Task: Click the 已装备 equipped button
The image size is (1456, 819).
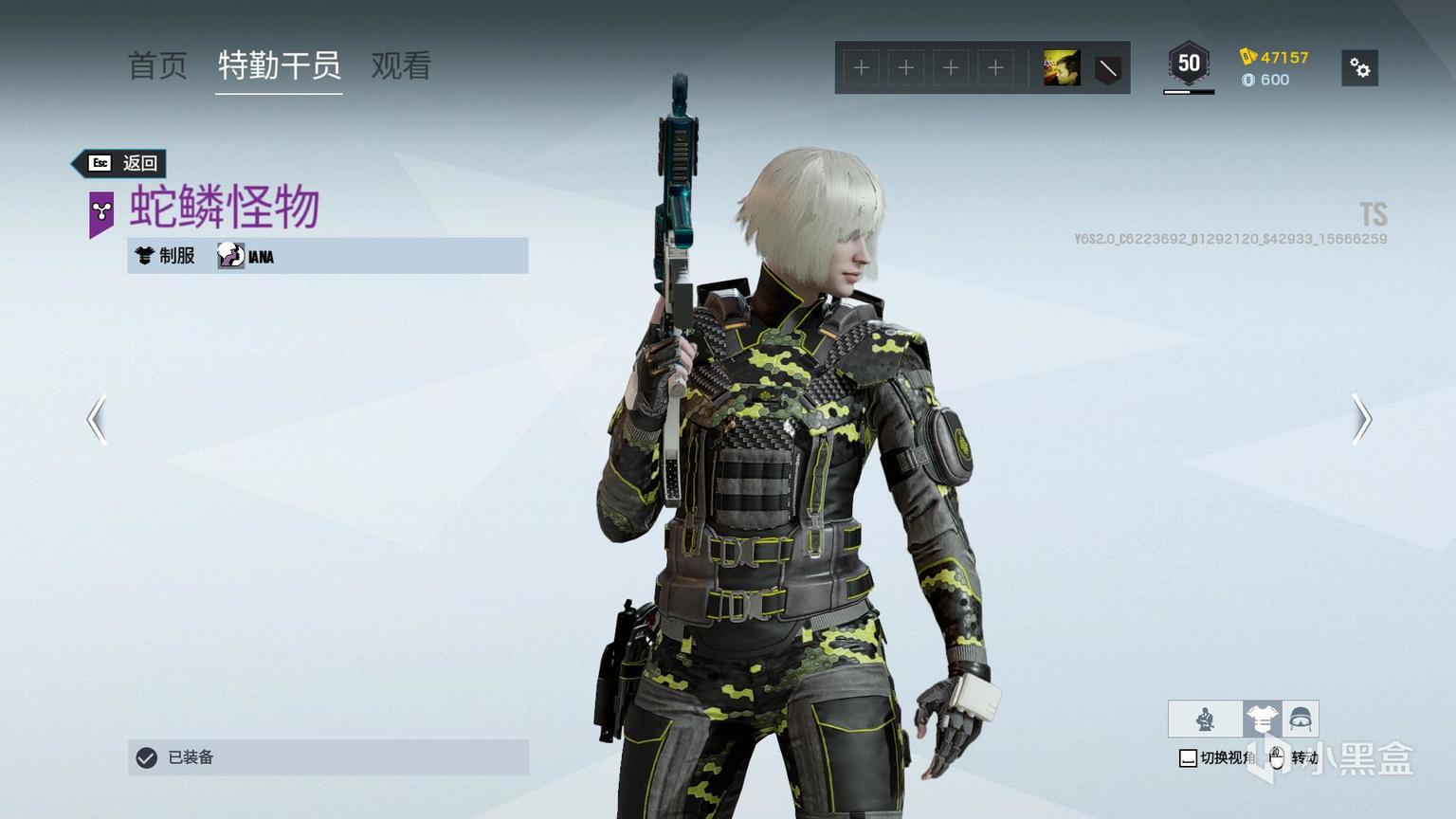Action: click(328, 757)
